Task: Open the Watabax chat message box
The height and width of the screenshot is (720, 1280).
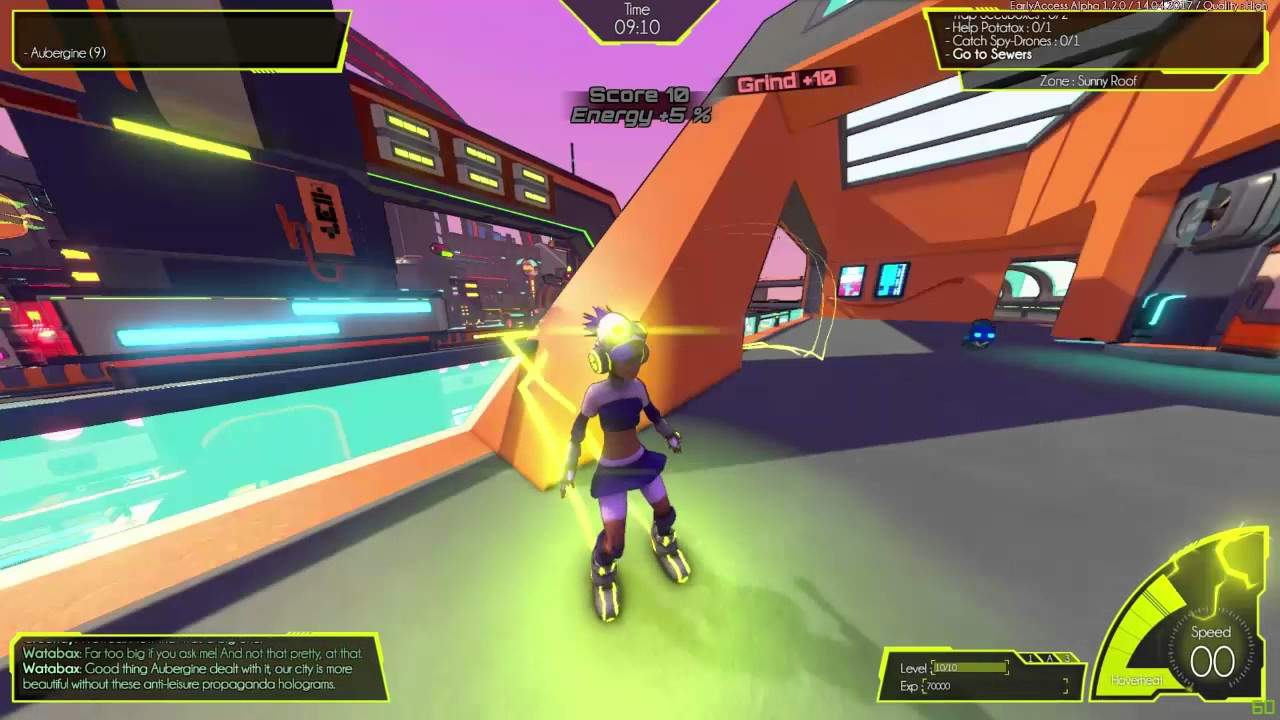Action: pyautogui.click(x=197, y=667)
